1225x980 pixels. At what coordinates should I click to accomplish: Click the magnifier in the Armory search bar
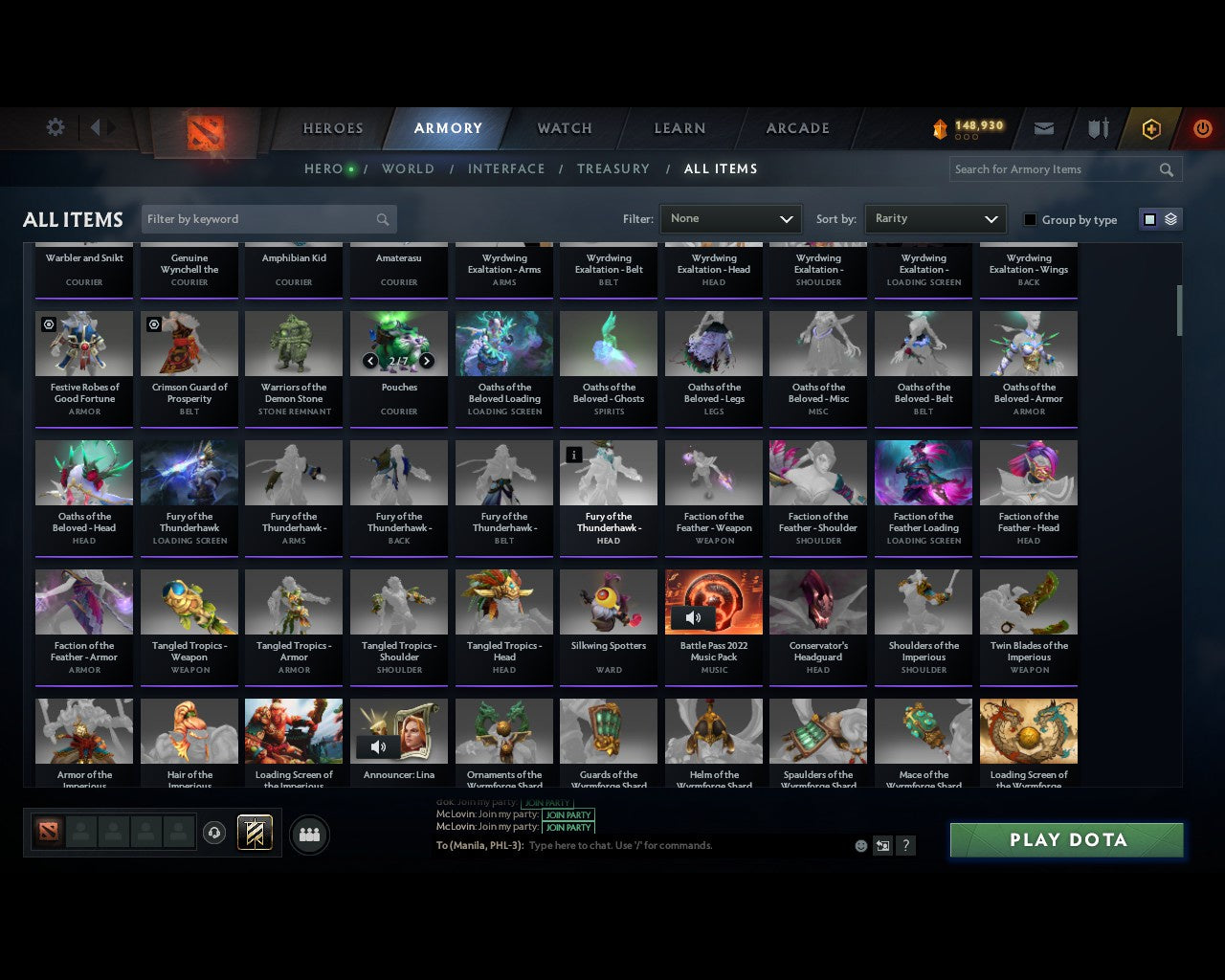[x=1166, y=169]
